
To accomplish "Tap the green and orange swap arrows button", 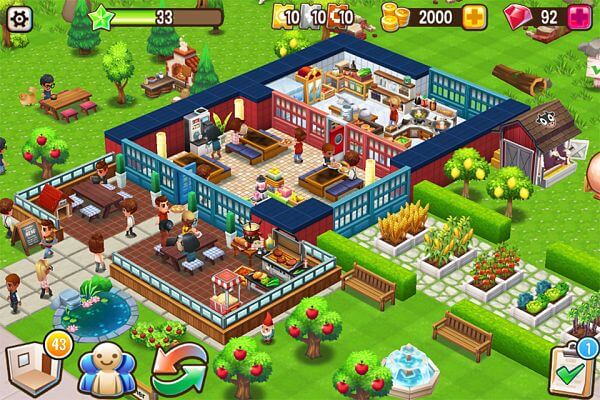I will (178, 369).
